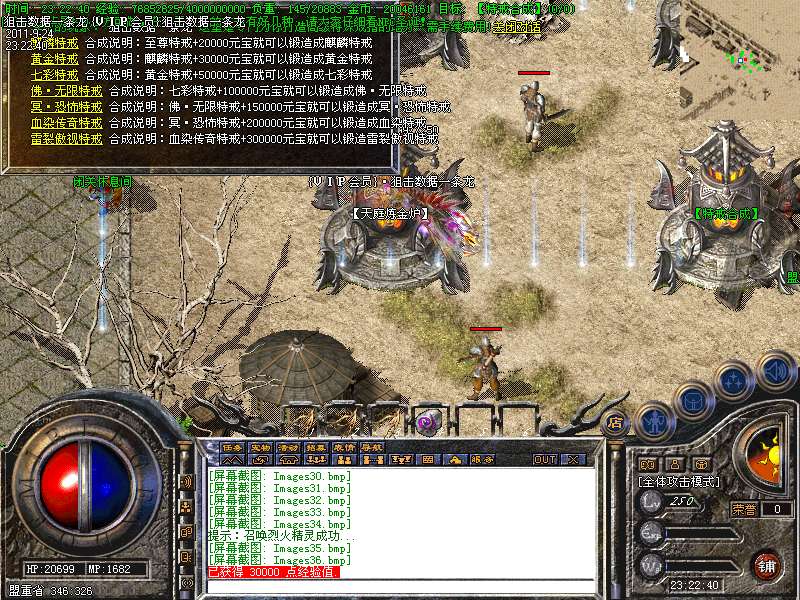Click the 雷裂傲视特戒 synthesis link
This screenshot has width=800, height=600.
coord(67,138)
